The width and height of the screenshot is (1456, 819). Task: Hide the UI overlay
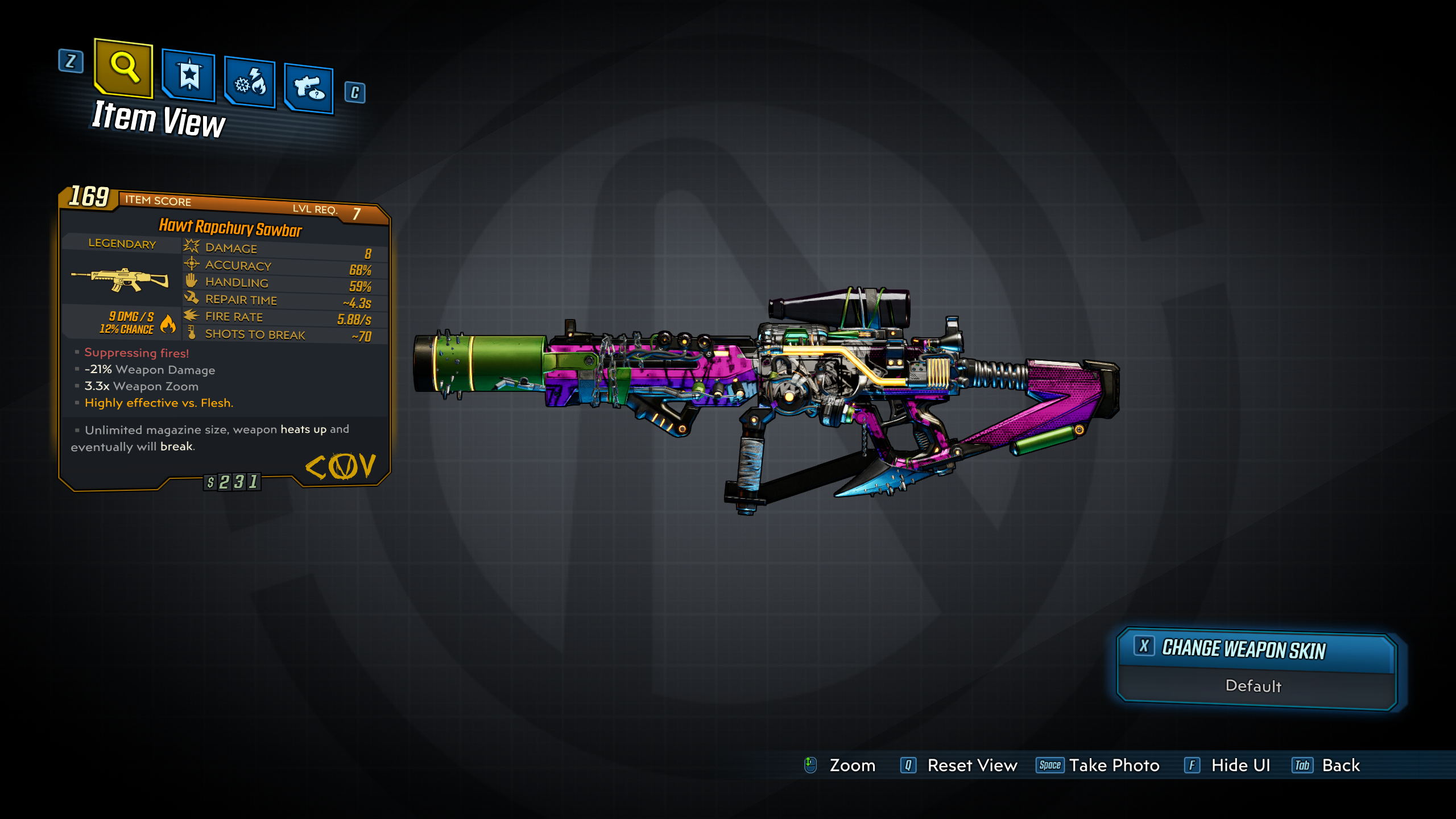[1240, 766]
